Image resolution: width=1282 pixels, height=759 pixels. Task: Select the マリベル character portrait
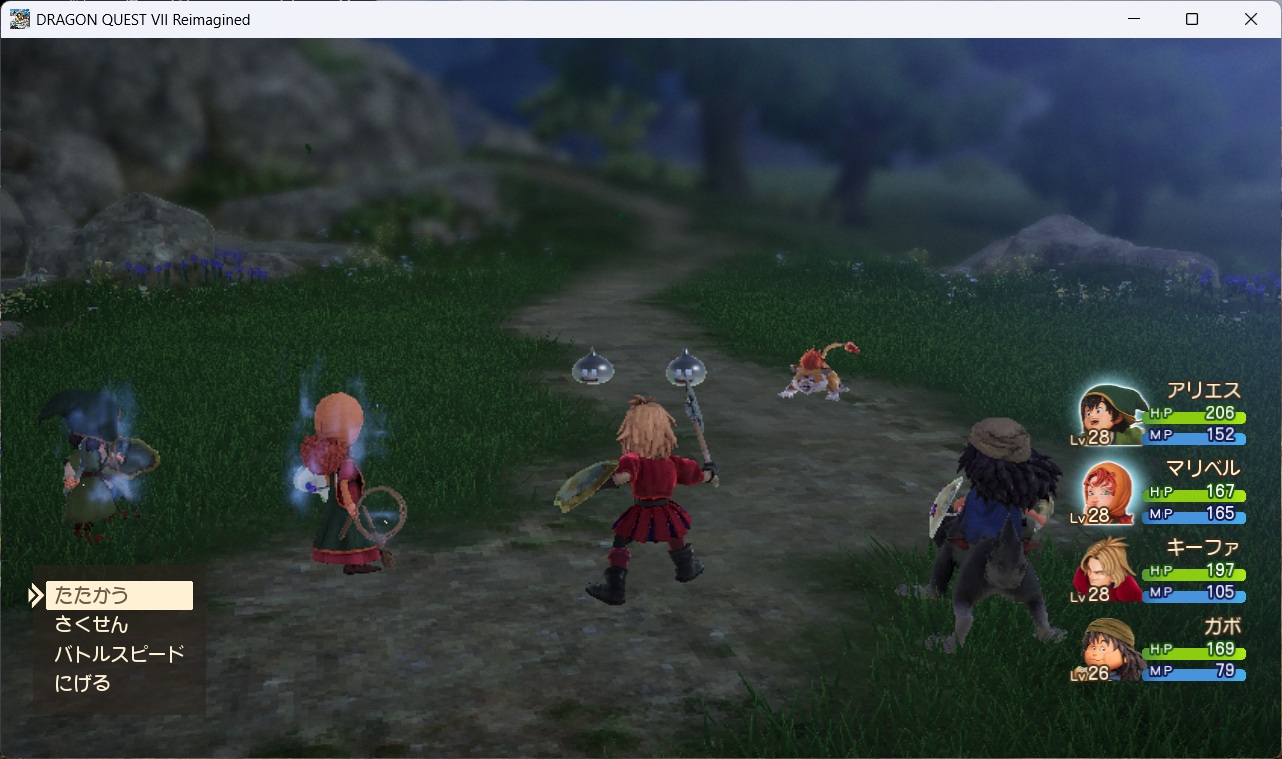click(x=1106, y=492)
